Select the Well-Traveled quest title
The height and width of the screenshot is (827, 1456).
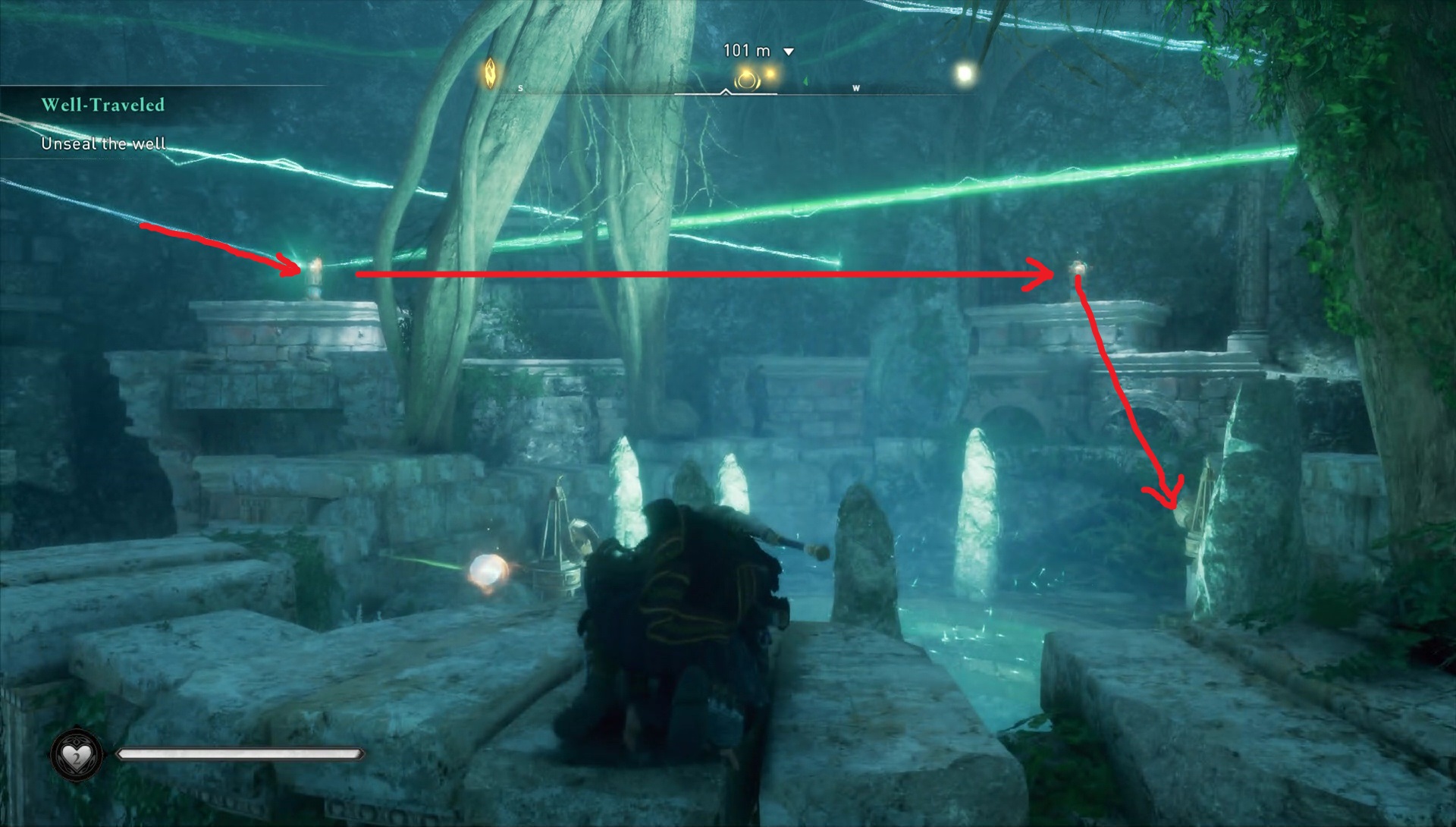[102, 102]
